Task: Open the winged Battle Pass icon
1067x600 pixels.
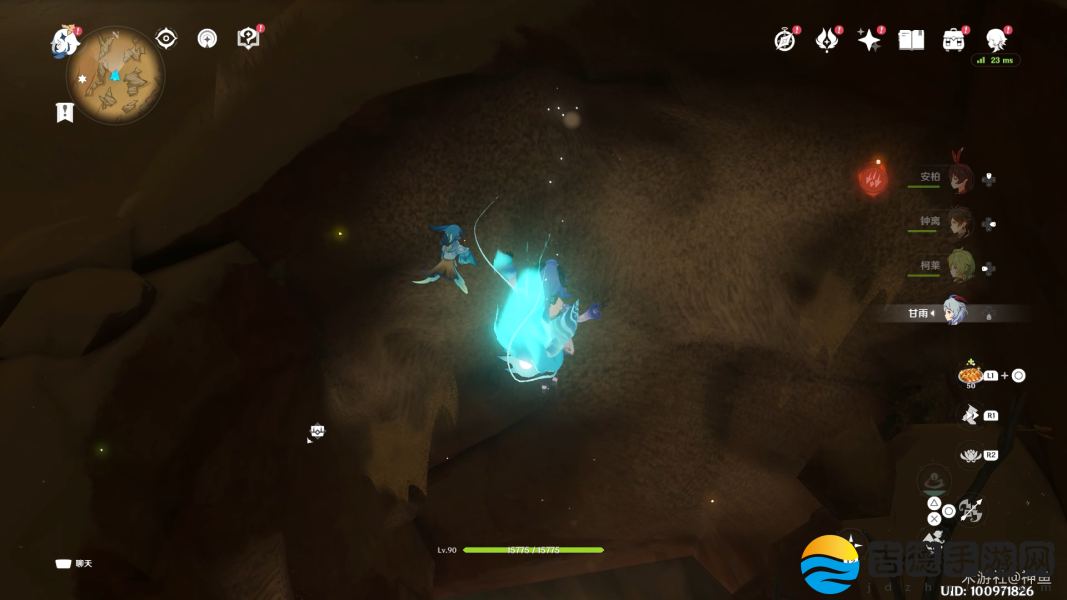Action: (827, 39)
